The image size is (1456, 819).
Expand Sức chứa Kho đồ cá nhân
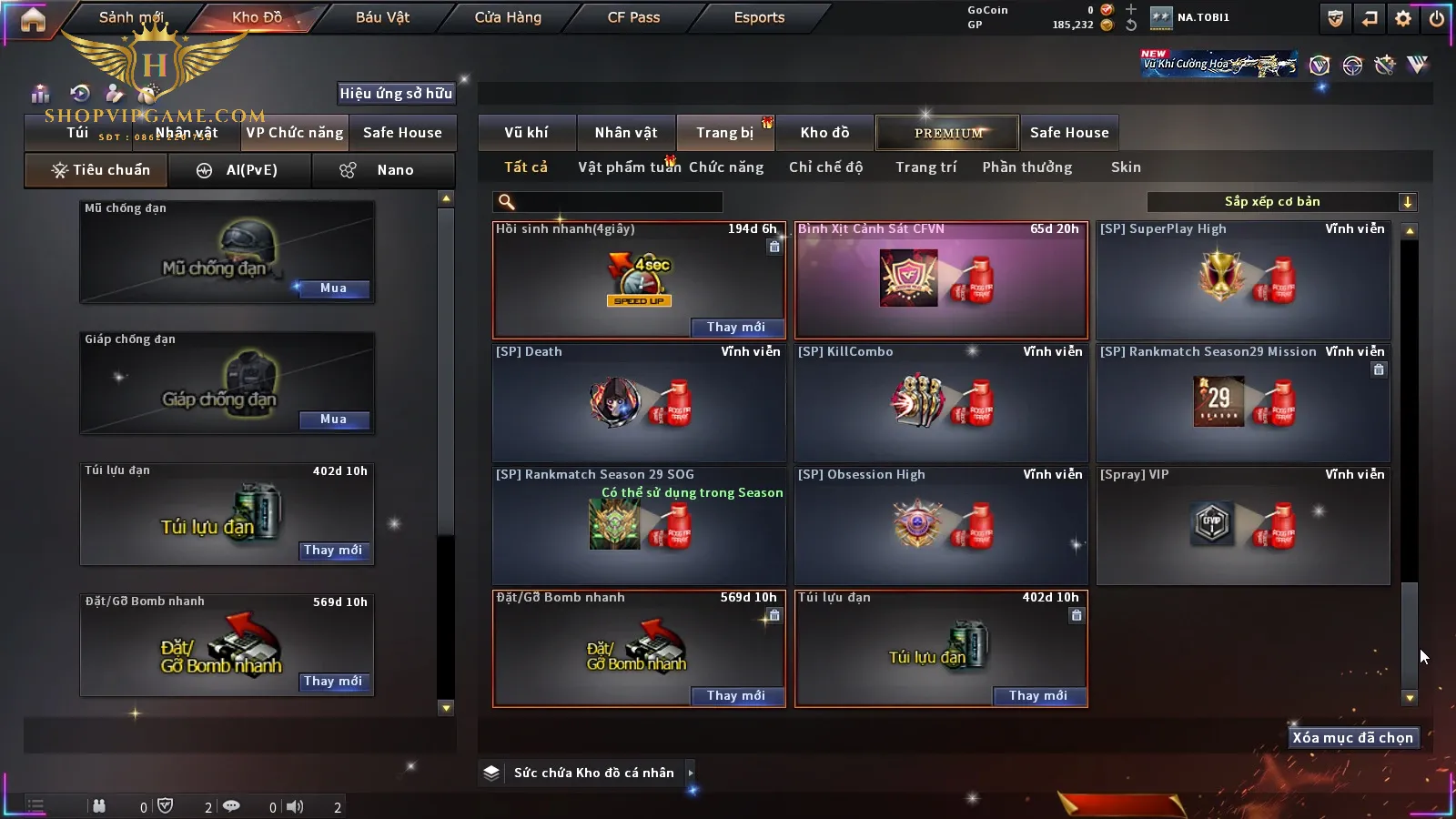[x=691, y=773]
